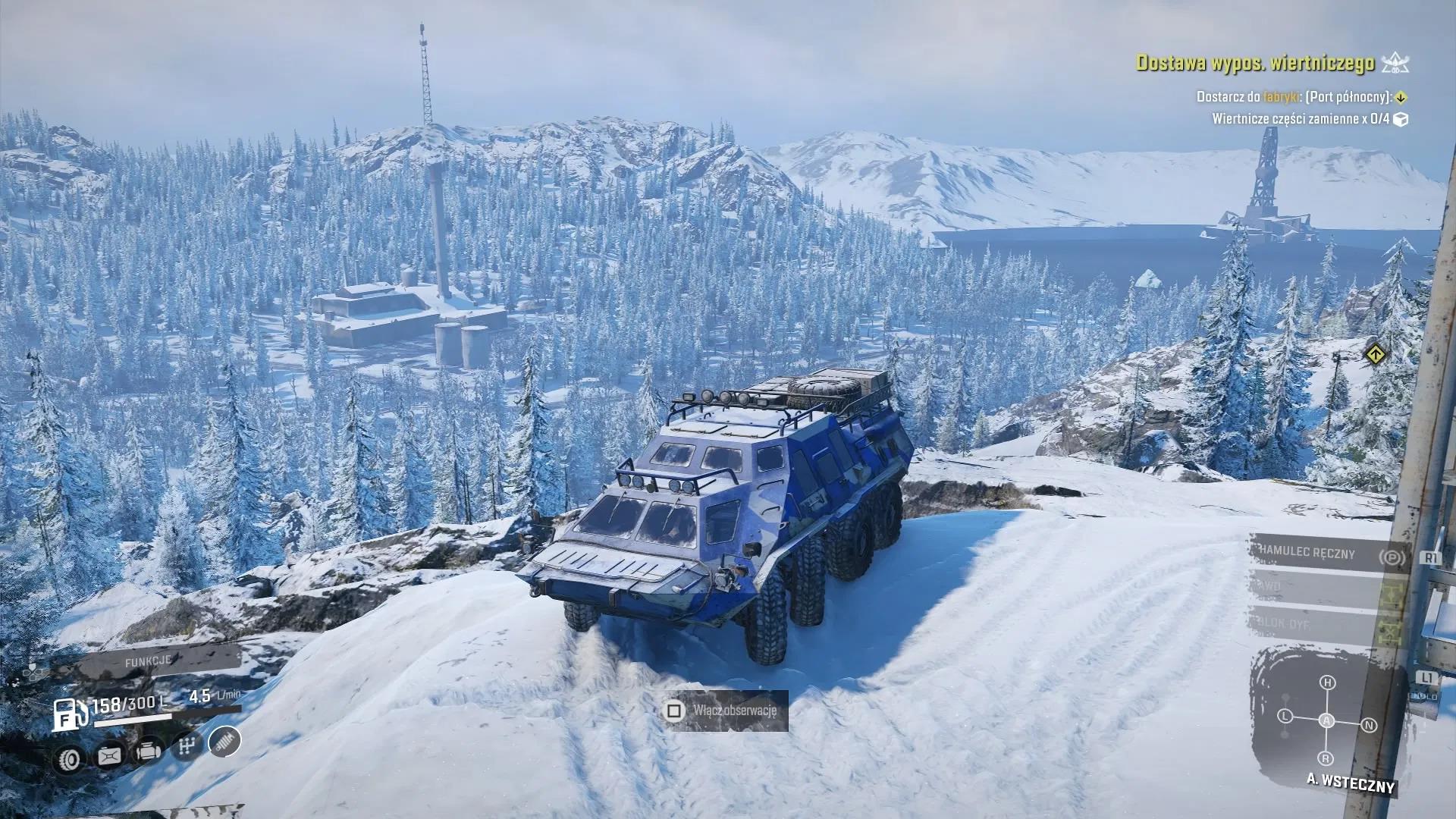This screenshot has height=819, width=1456.
Task: Click the fabryki link in the objective text
Action: (x=1282, y=97)
